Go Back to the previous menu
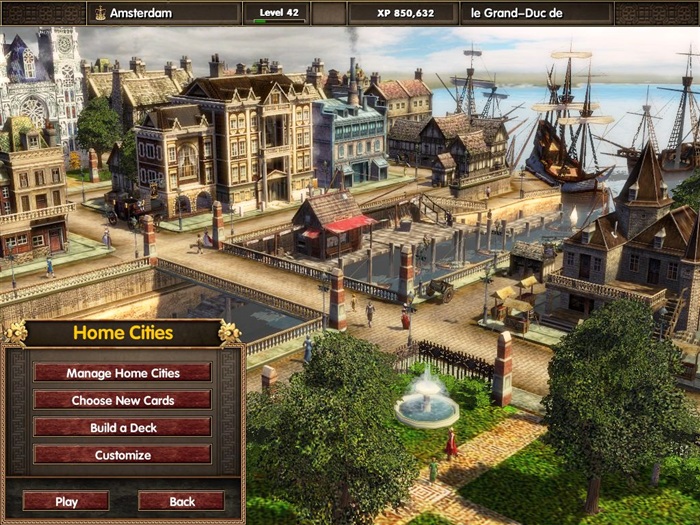 click(181, 501)
